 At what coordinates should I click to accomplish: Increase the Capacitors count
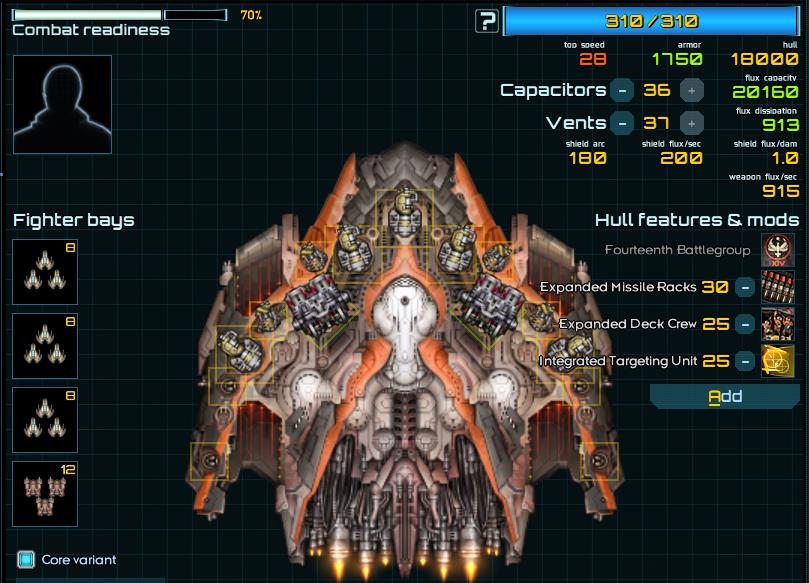point(690,90)
